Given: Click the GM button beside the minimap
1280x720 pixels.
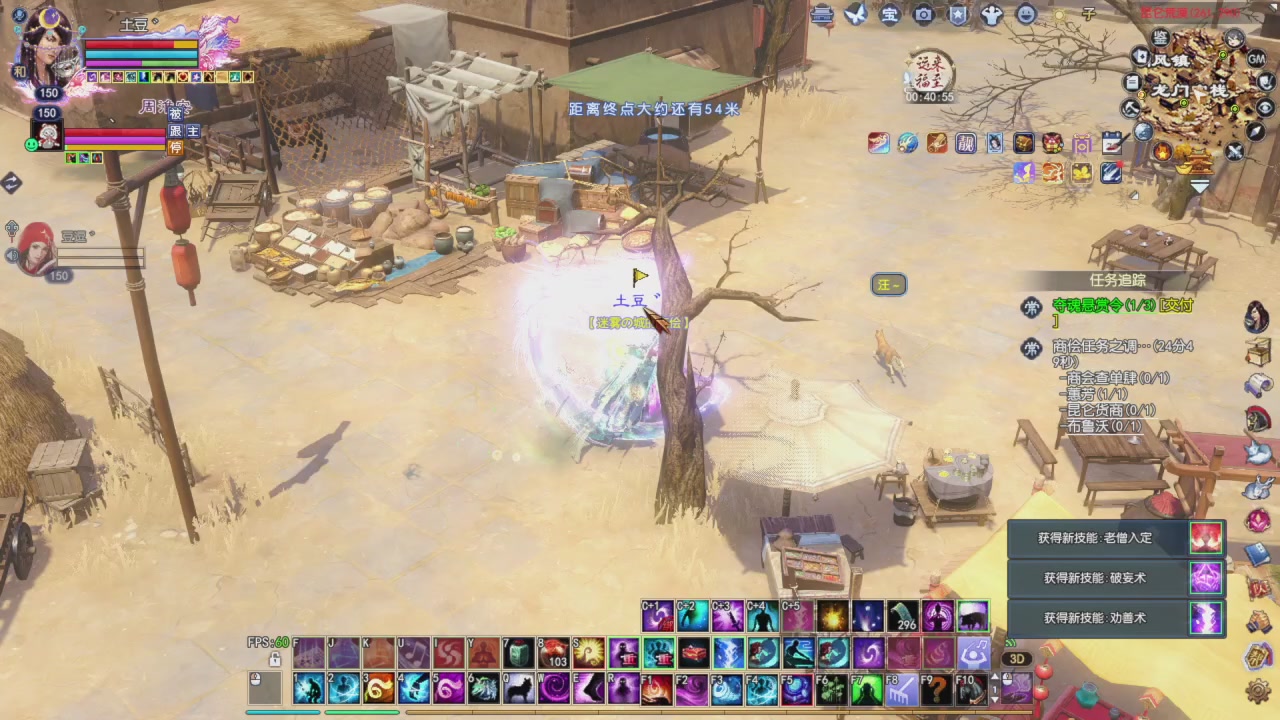Looking at the screenshot, I should click(1256, 60).
